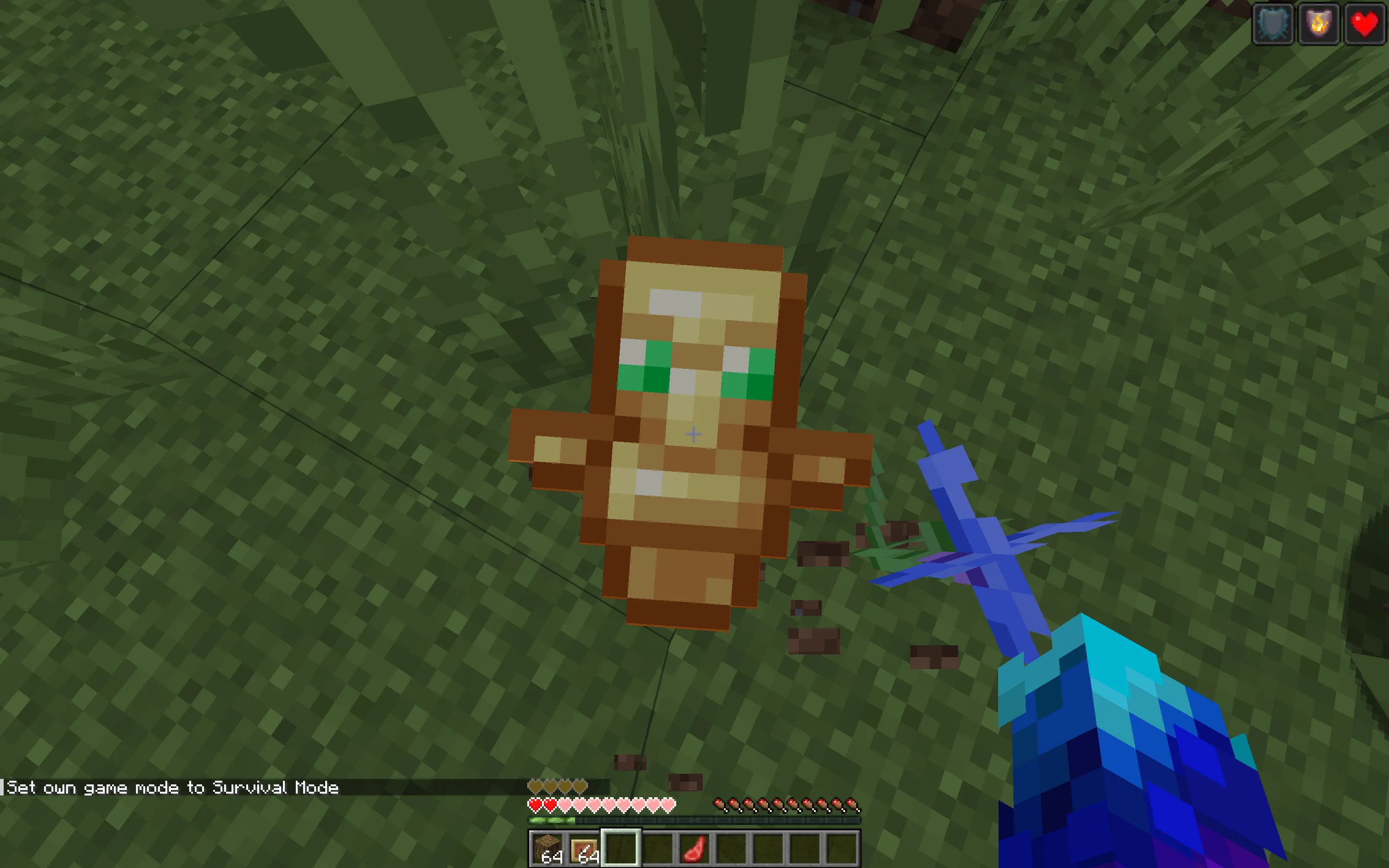
Task: Select the red heart status icon
Action: (x=1364, y=23)
